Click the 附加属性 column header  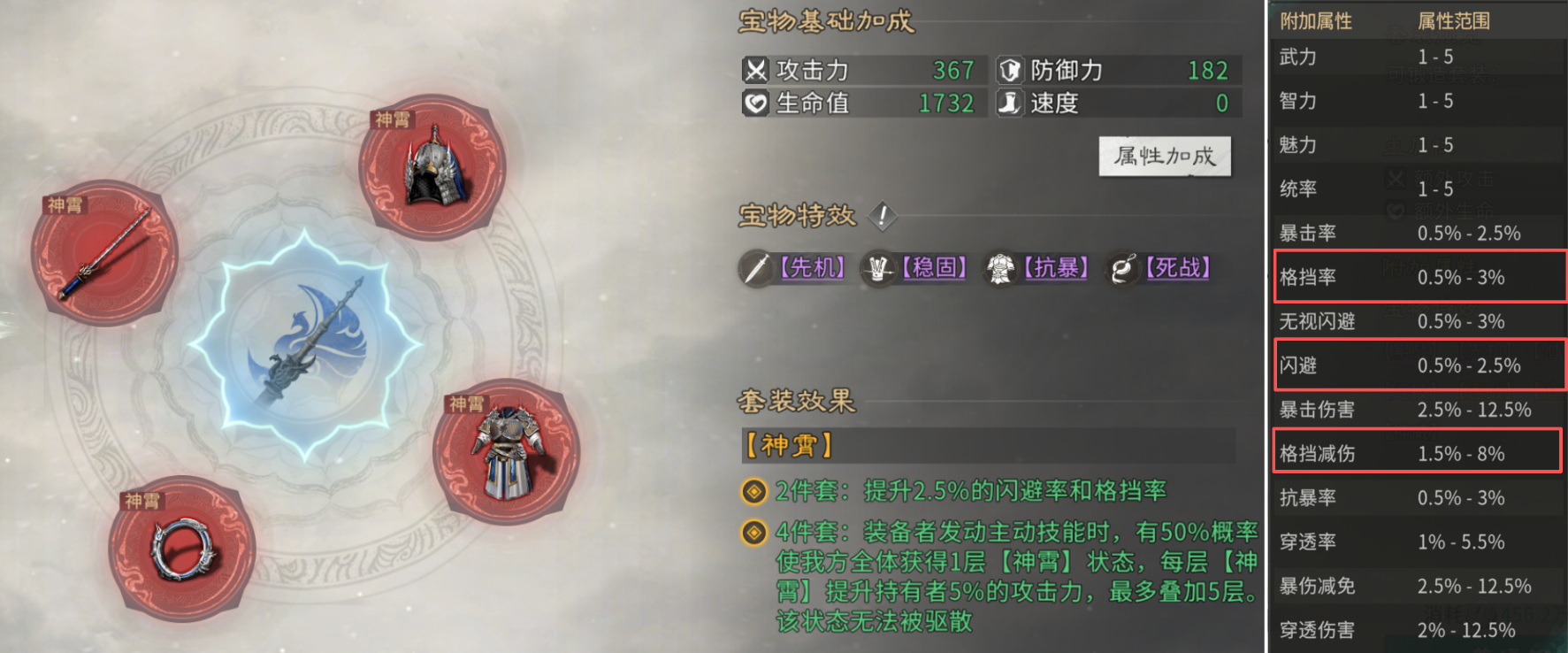(1315, 20)
